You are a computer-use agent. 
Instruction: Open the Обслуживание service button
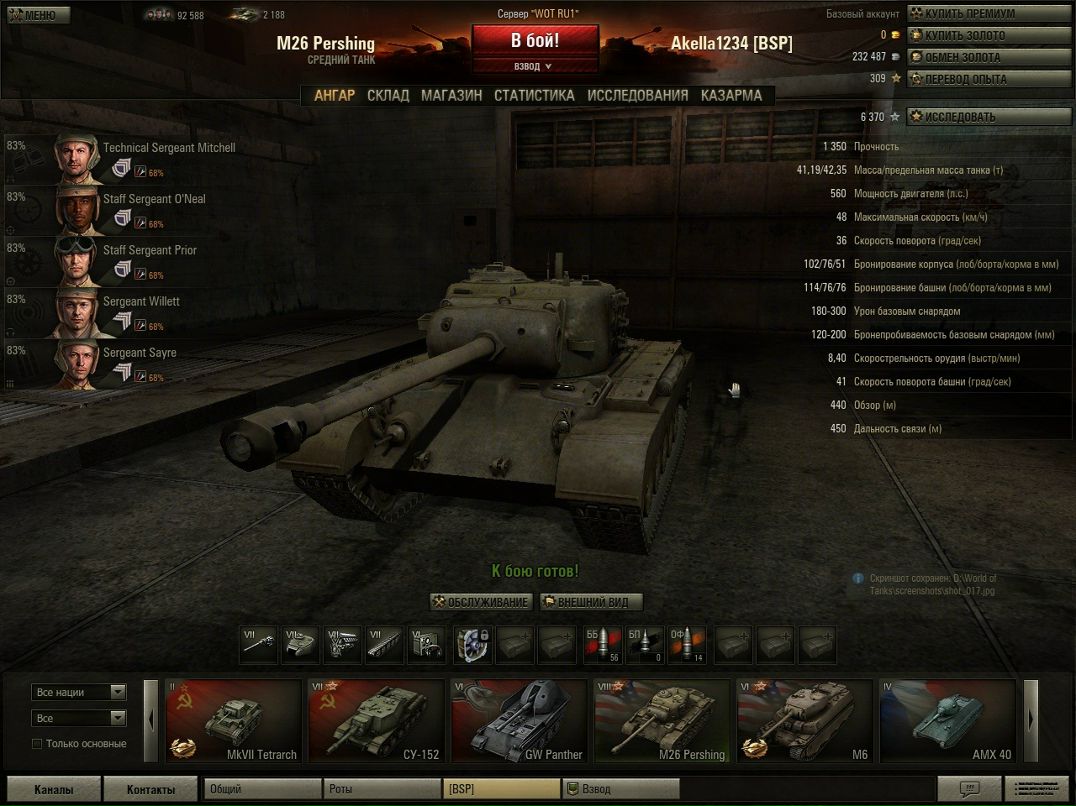point(480,602)
